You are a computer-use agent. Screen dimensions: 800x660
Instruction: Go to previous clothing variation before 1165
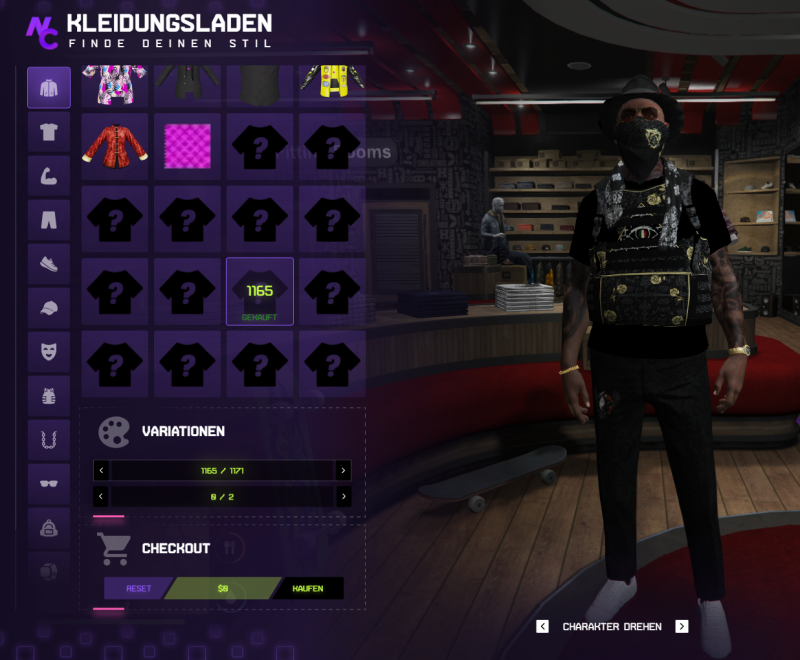[x=101, y=470]
